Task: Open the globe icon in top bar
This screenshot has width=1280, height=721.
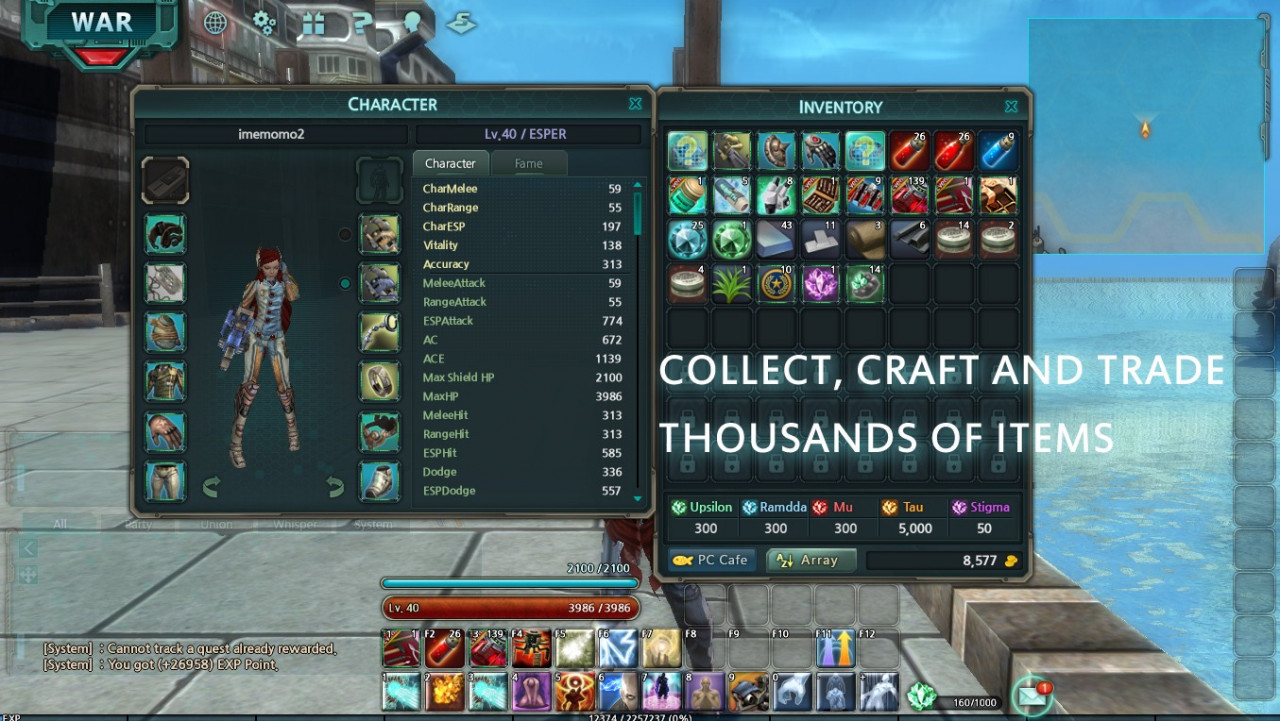Action: pyautogui.click(x=215, y=23)
